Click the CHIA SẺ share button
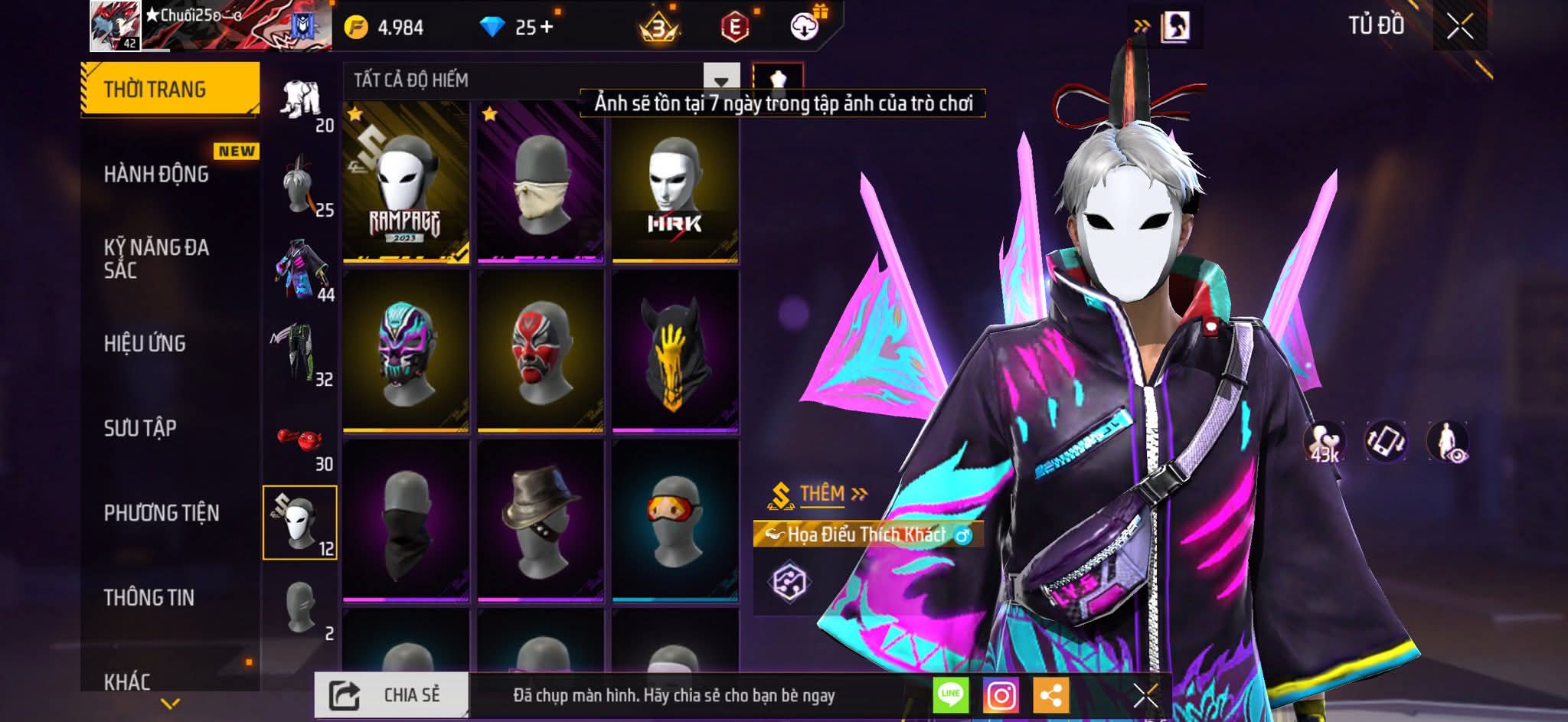The image size is (1568, 722). [391, 695]
